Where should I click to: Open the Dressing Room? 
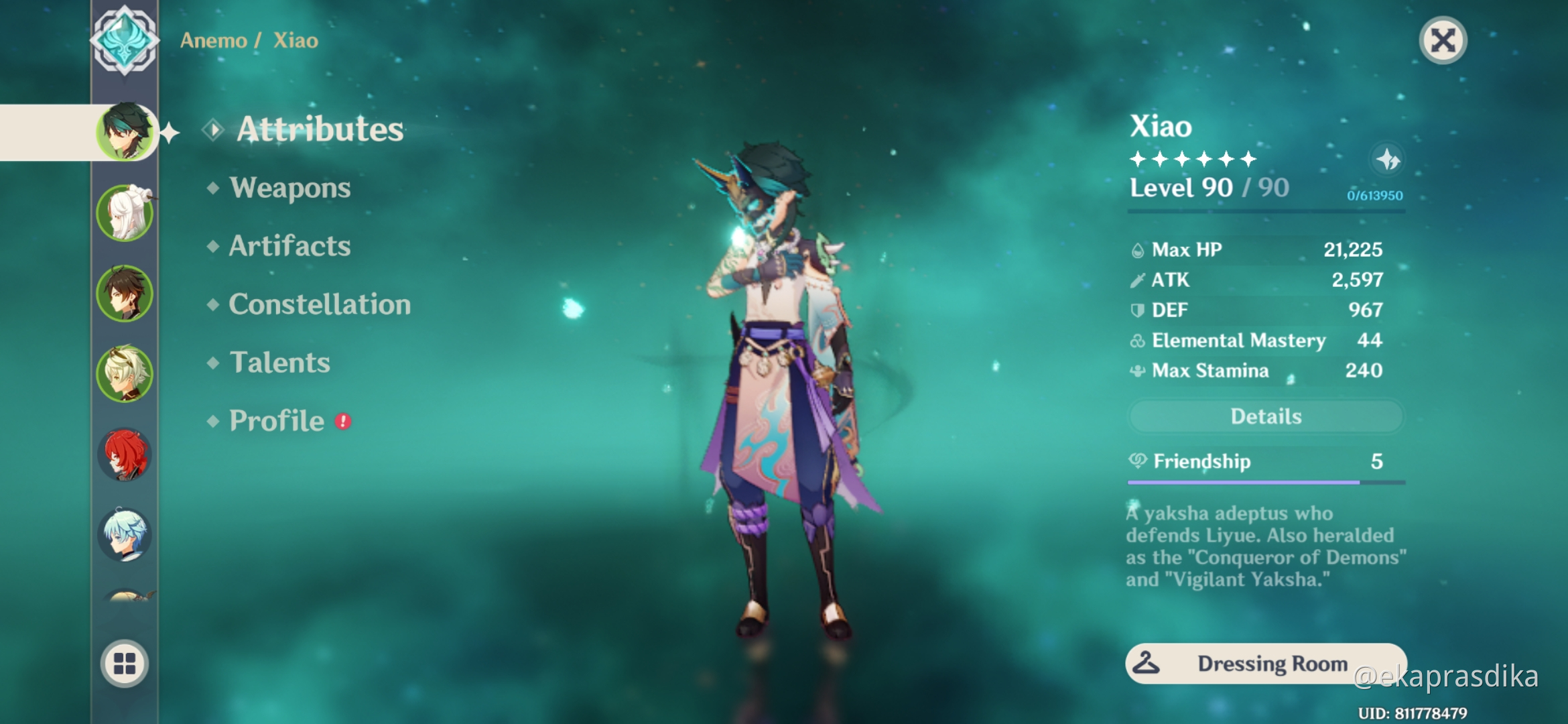1265,664
